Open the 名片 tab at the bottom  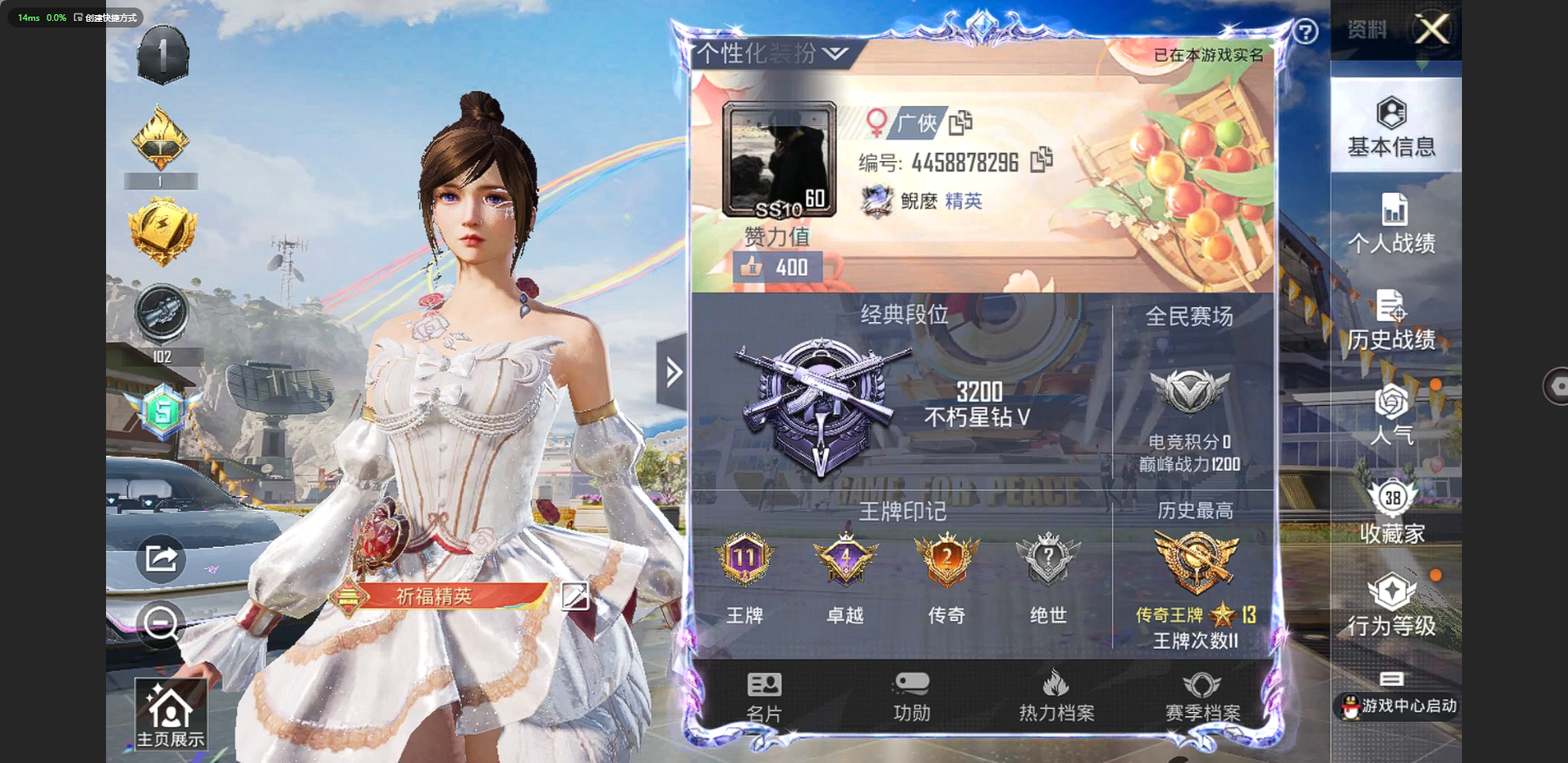pos(764,696)
